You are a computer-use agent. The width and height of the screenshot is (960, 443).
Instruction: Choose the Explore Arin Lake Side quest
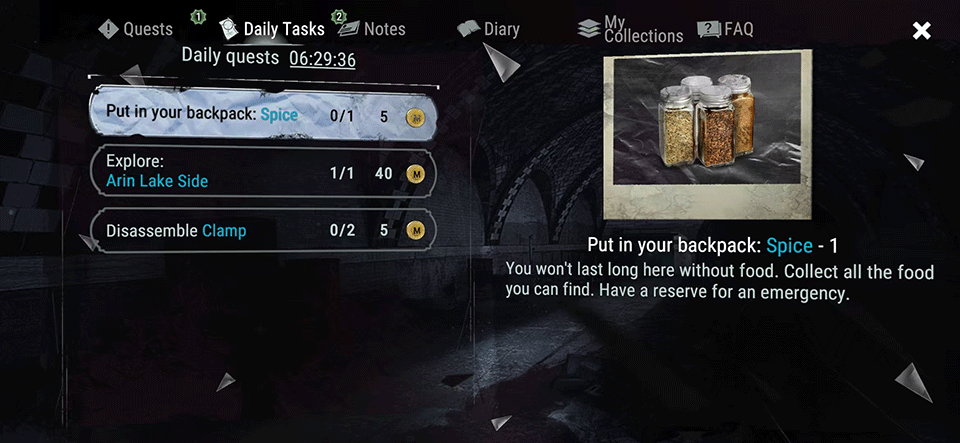[x=262, y=173]
